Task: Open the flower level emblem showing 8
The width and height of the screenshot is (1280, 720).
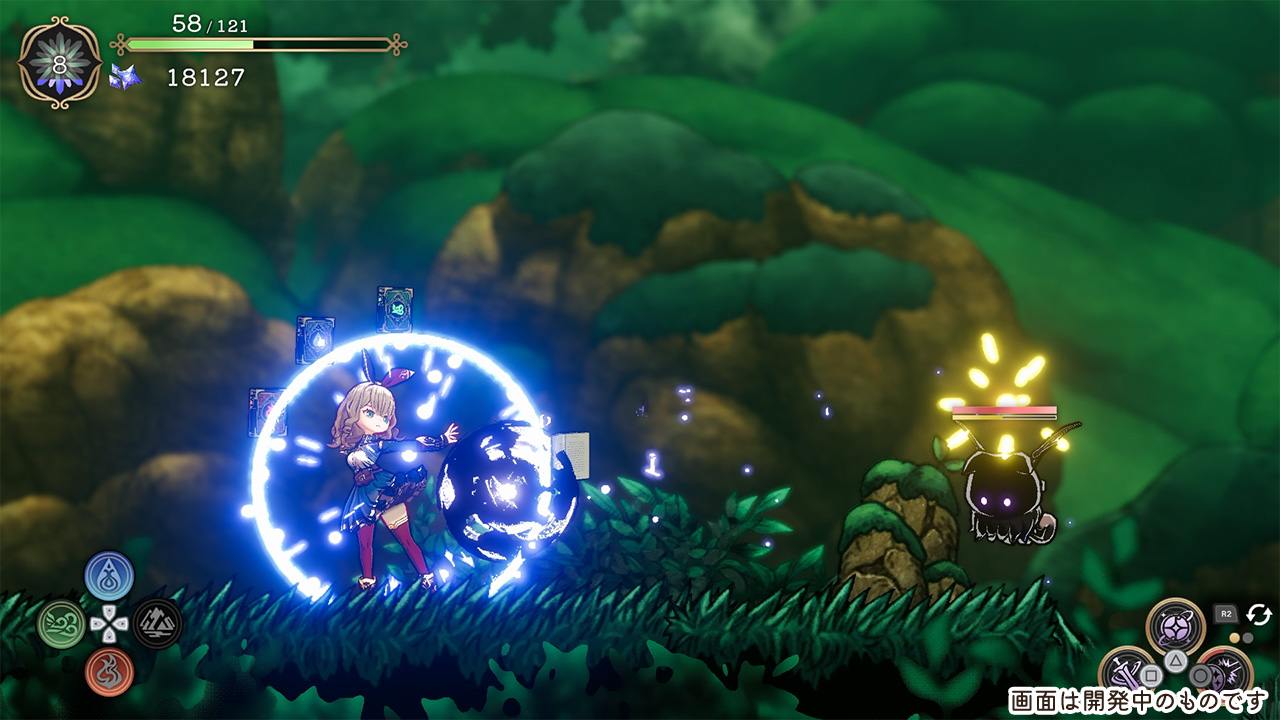Action: tap(60, 63)
